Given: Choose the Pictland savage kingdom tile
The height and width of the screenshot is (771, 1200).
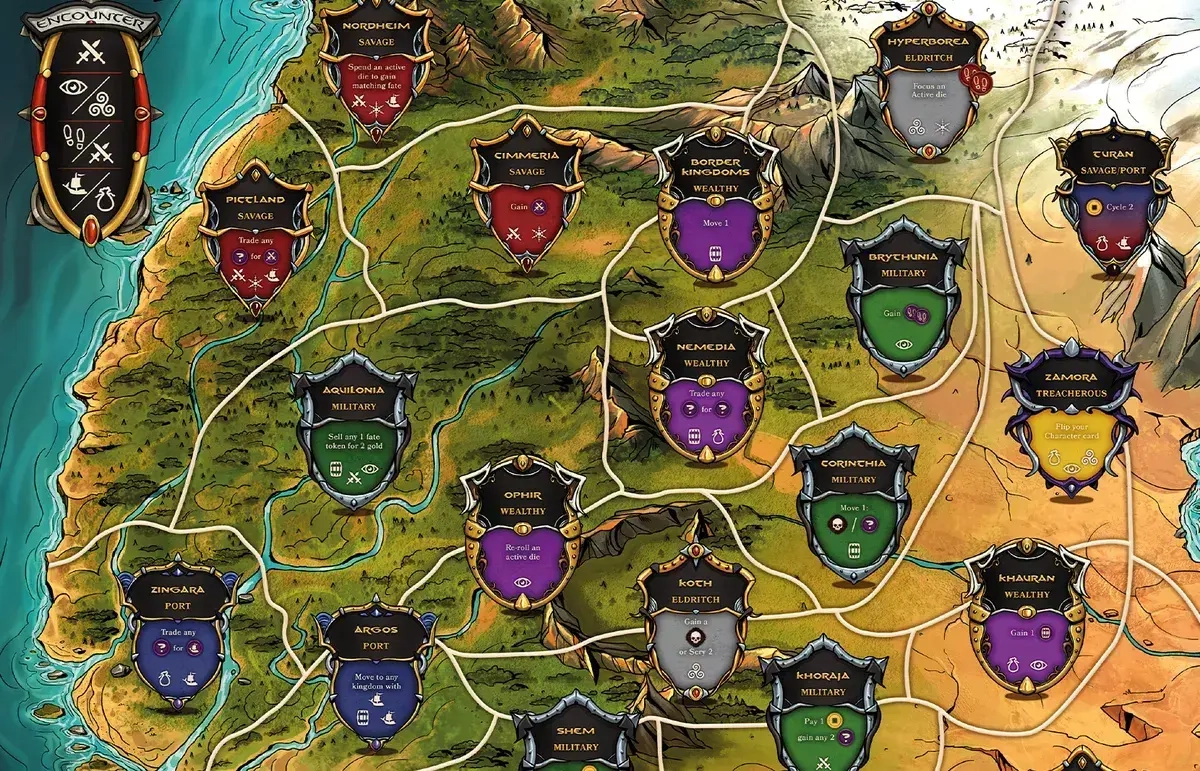Looking at the screenshot, I should point(255,240).
